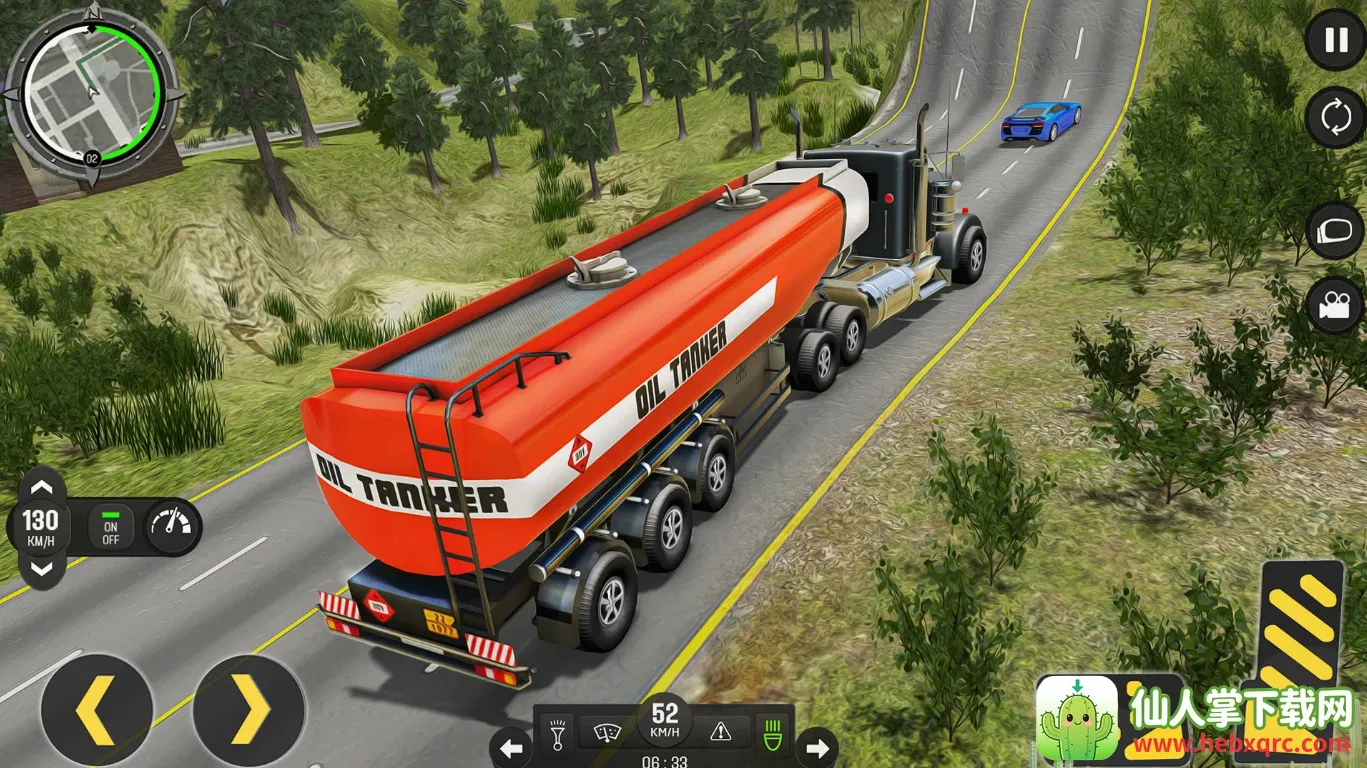
Task: Activate the right turn signal
Action: pyautogui.click(x=817, y=747)
